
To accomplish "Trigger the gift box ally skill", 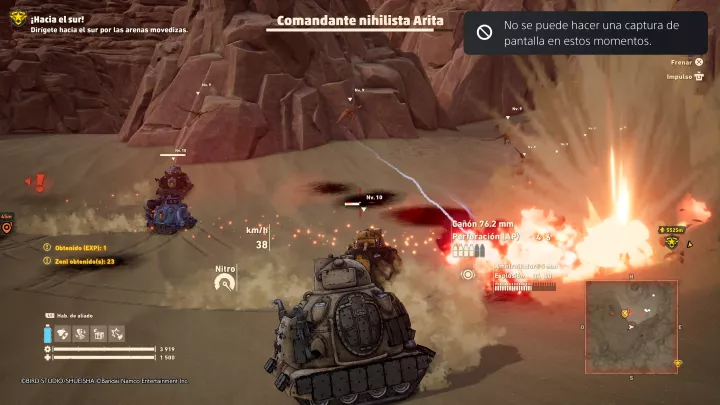I will click(97, 333).
